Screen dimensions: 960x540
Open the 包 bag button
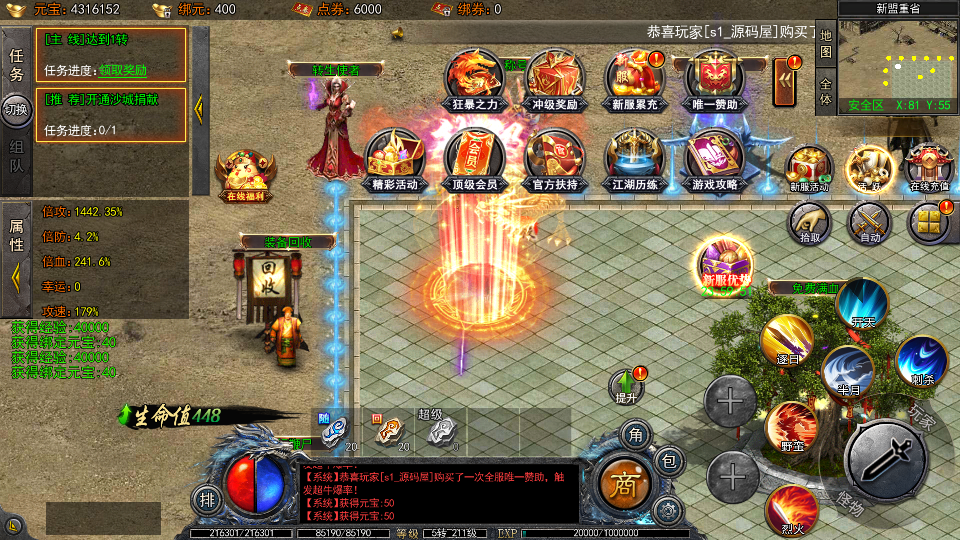click(670, 462)
